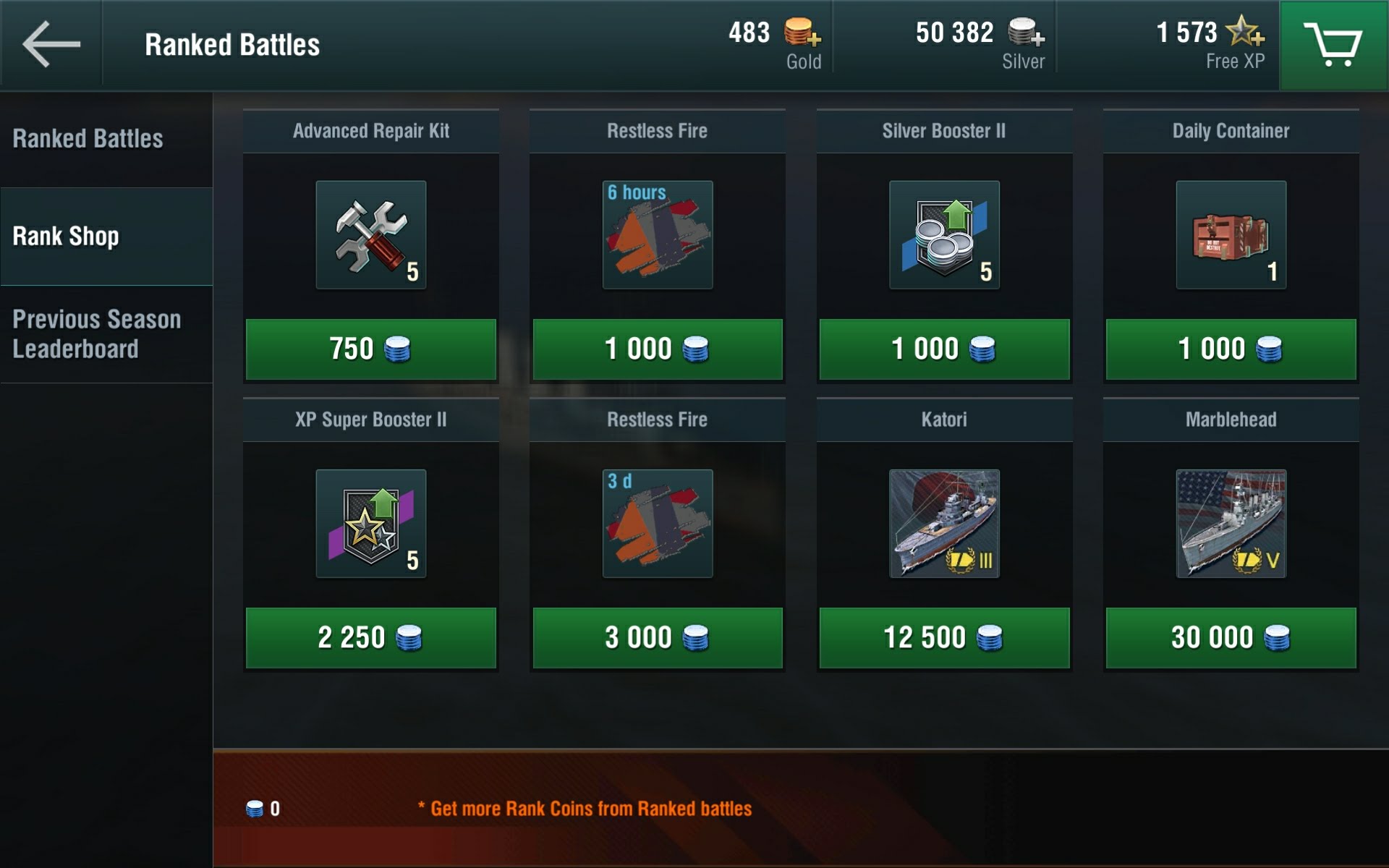Purchase Silver Booster II for 1 000
This screenshot has width=1389, height=868.
click(x=944, y=349)
